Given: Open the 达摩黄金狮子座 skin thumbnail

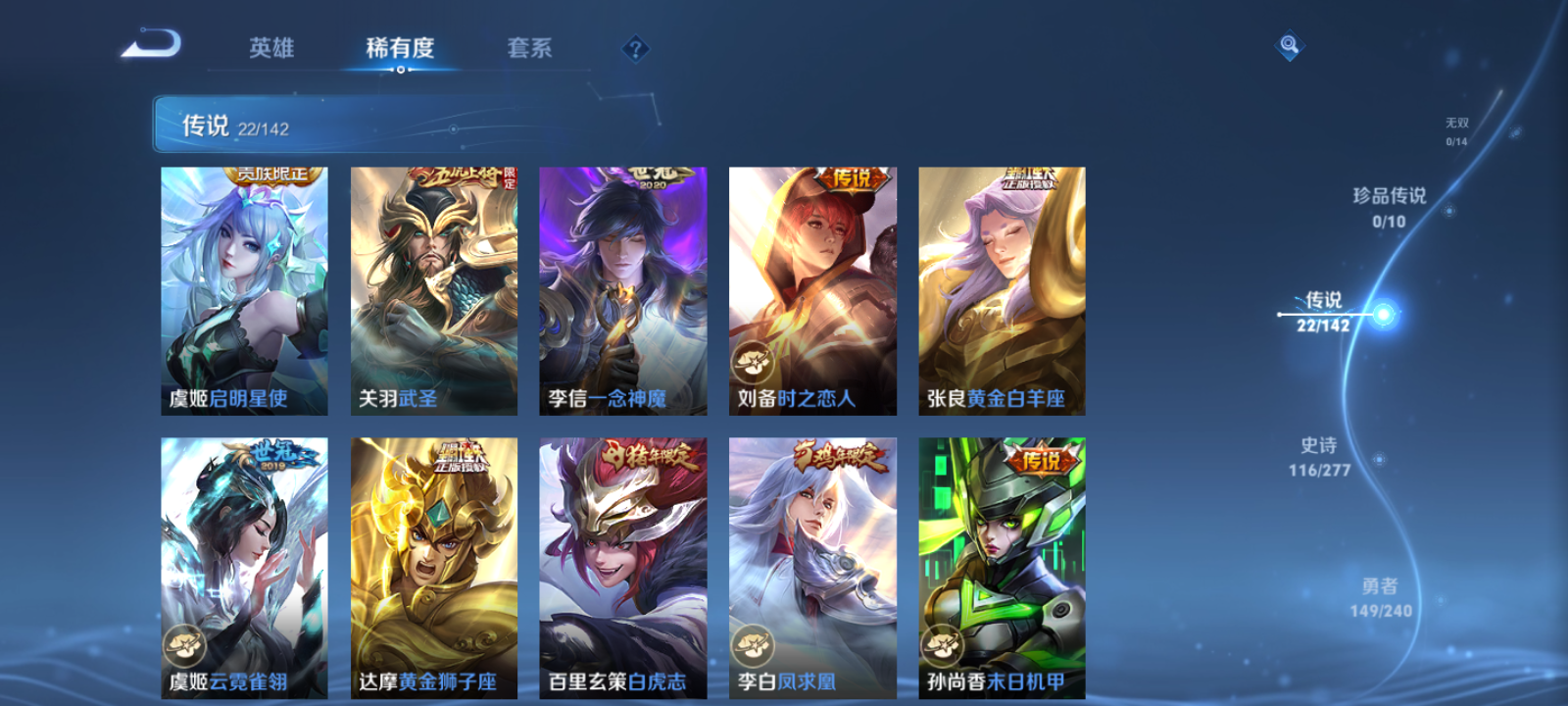Looking at the screenshot, I should [x=432, y=564].
